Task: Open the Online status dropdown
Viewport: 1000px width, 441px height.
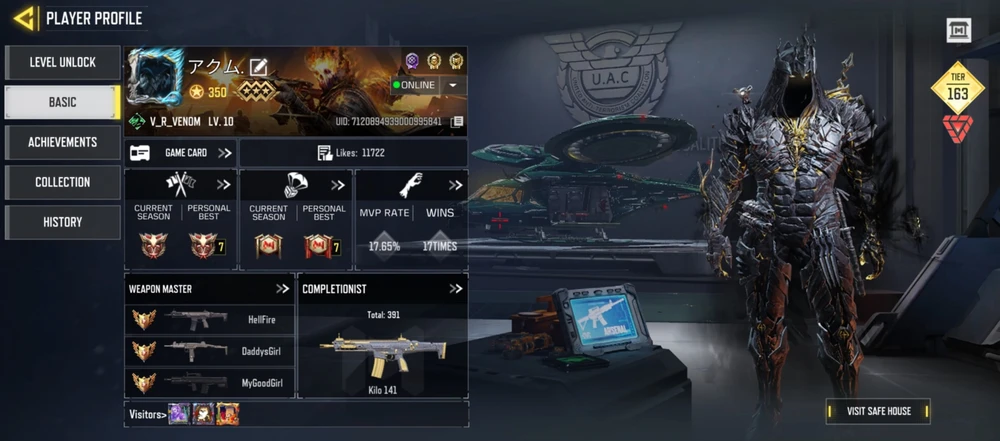Action: click(x=453, y=85)
